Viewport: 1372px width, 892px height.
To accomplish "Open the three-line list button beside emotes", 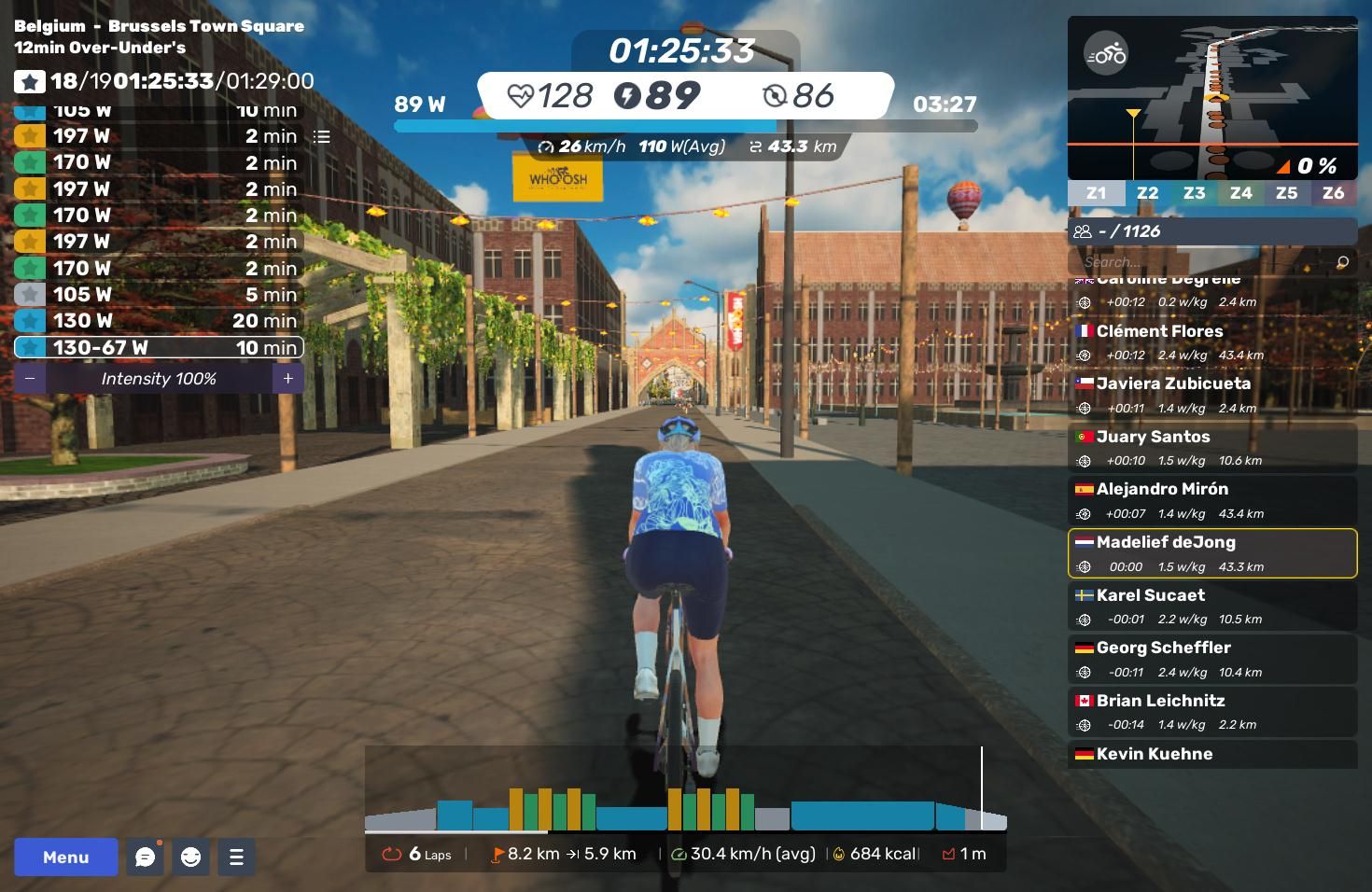I will click(236, 857).
